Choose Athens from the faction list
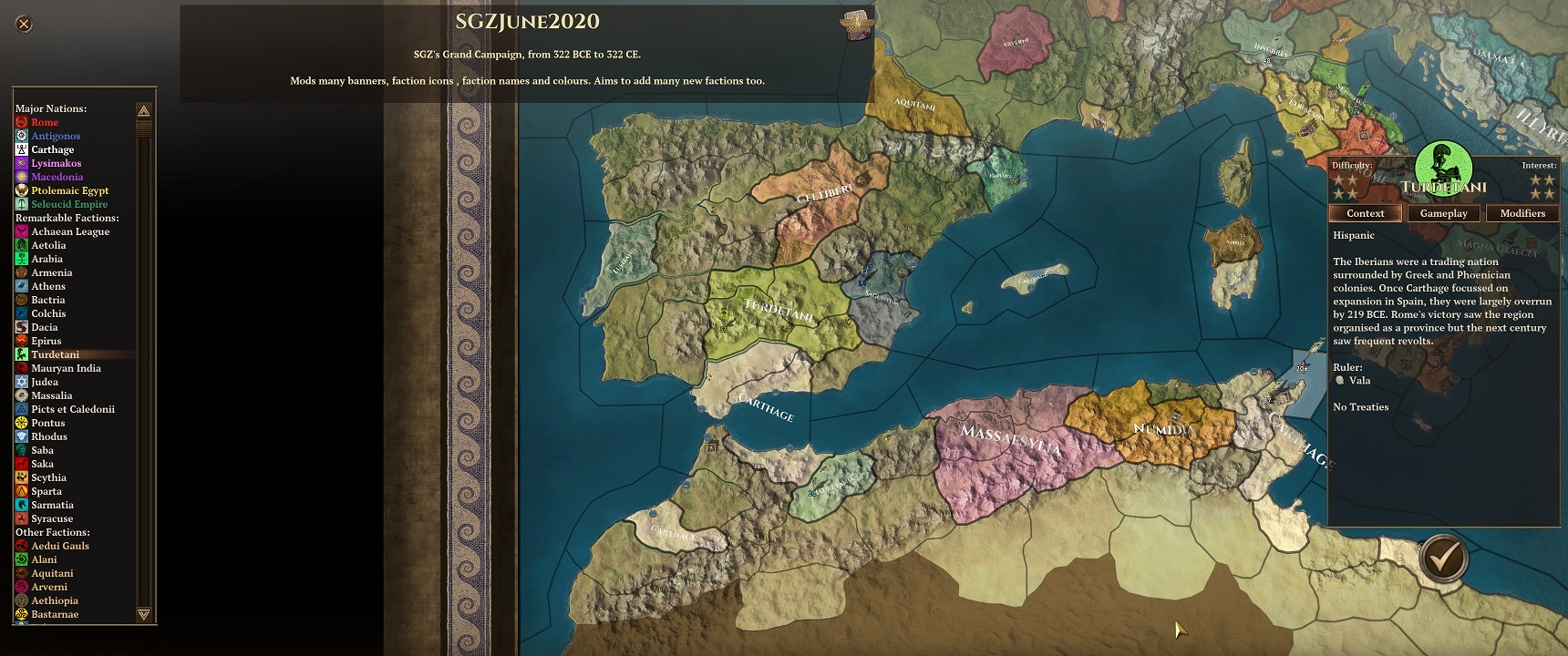Viewport: 1568px width, 656px height. (48, 286)
